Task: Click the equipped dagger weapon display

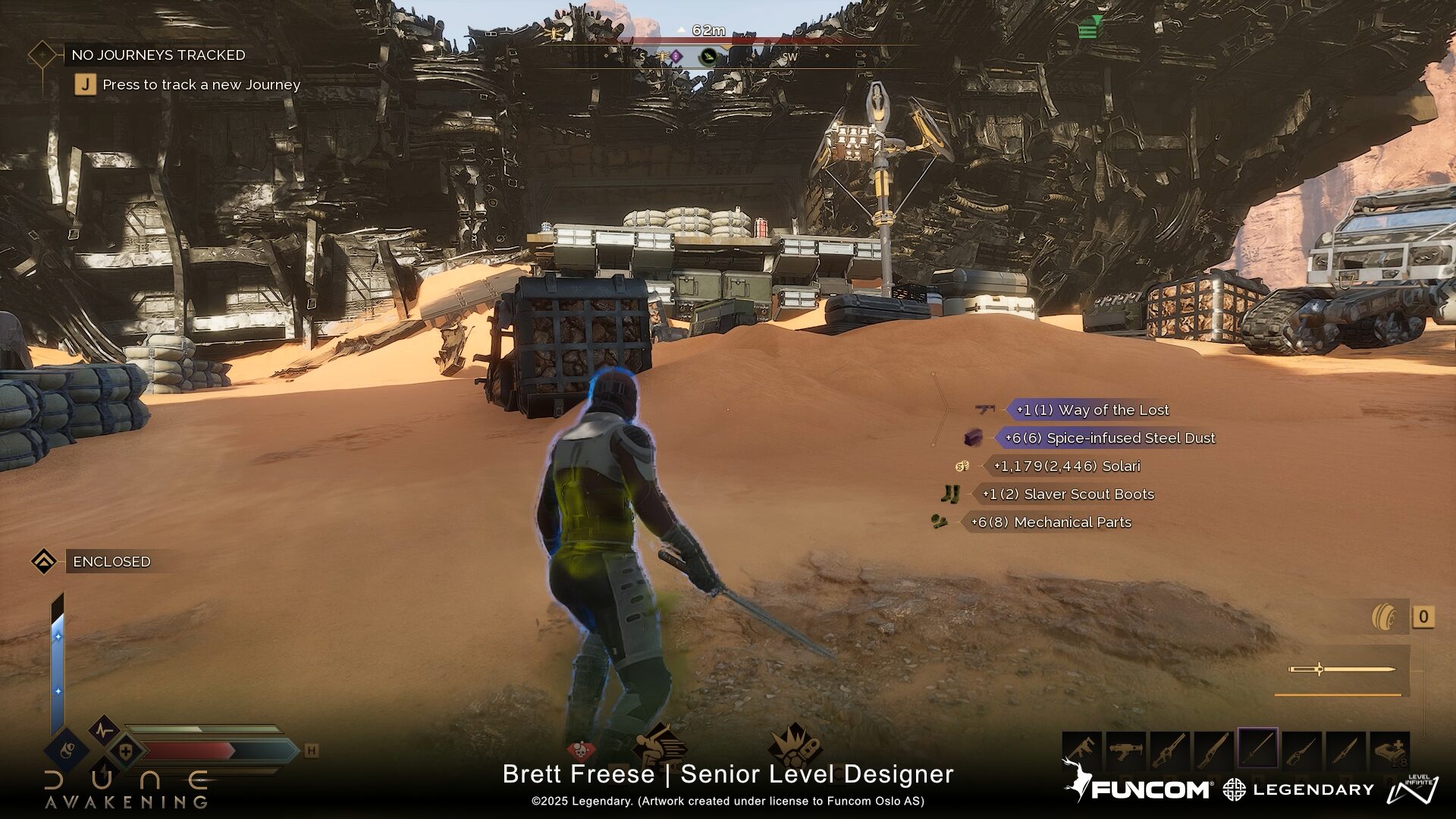Action: 1341,670
